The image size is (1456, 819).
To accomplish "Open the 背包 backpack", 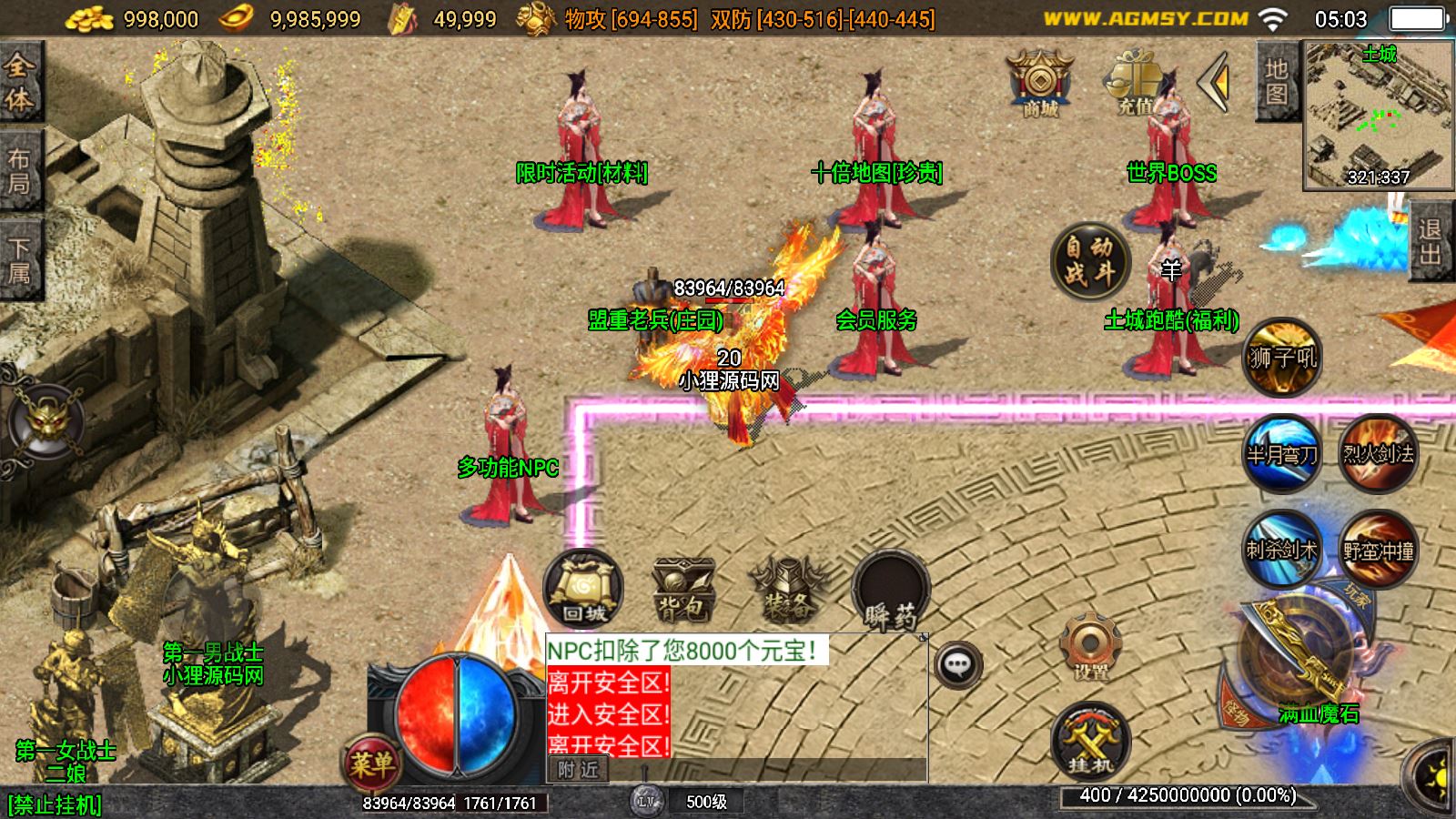I will 683,590.
